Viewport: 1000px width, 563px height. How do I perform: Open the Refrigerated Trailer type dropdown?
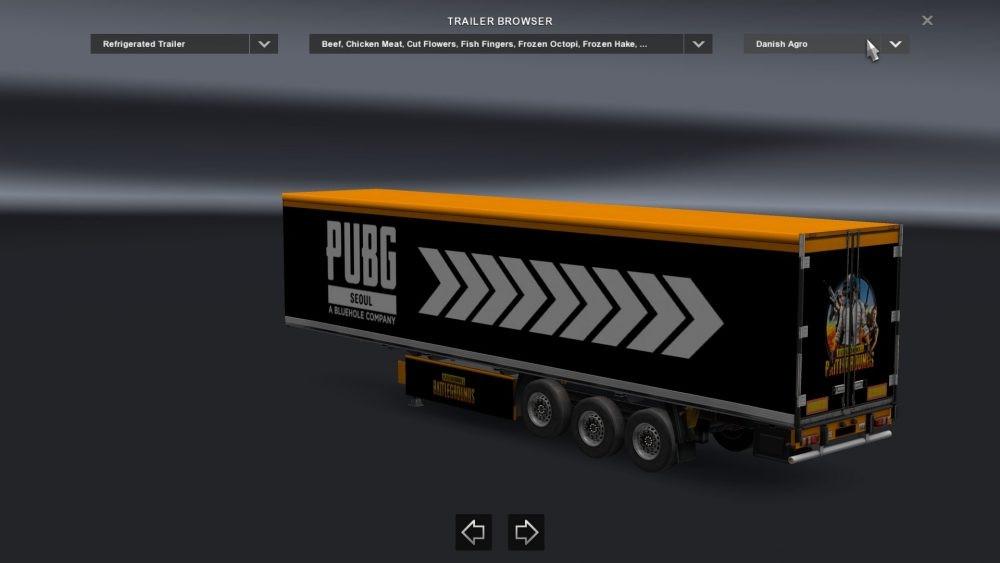point(264,44)
